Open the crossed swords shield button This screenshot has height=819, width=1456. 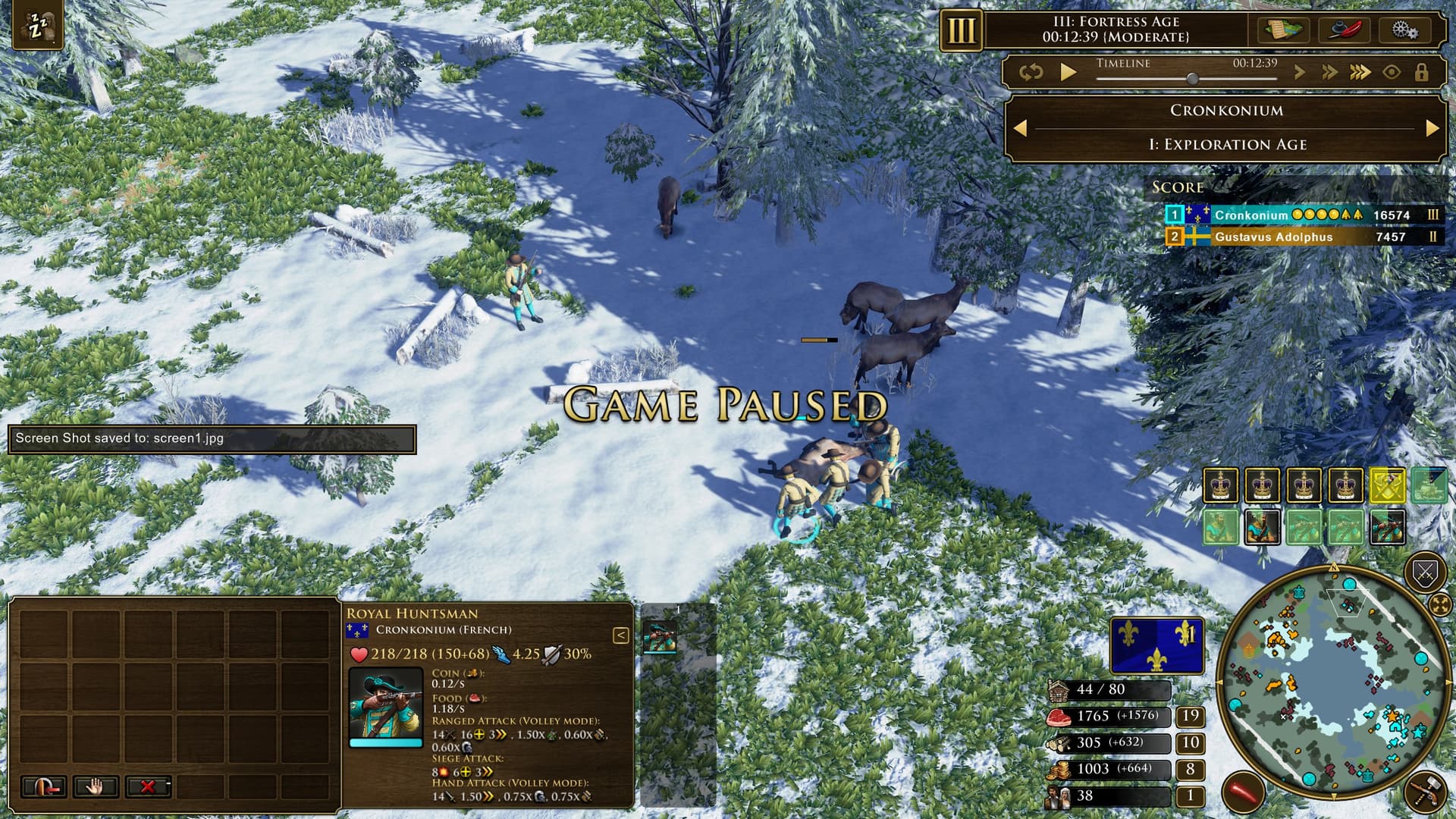(x=1424, y=573)
